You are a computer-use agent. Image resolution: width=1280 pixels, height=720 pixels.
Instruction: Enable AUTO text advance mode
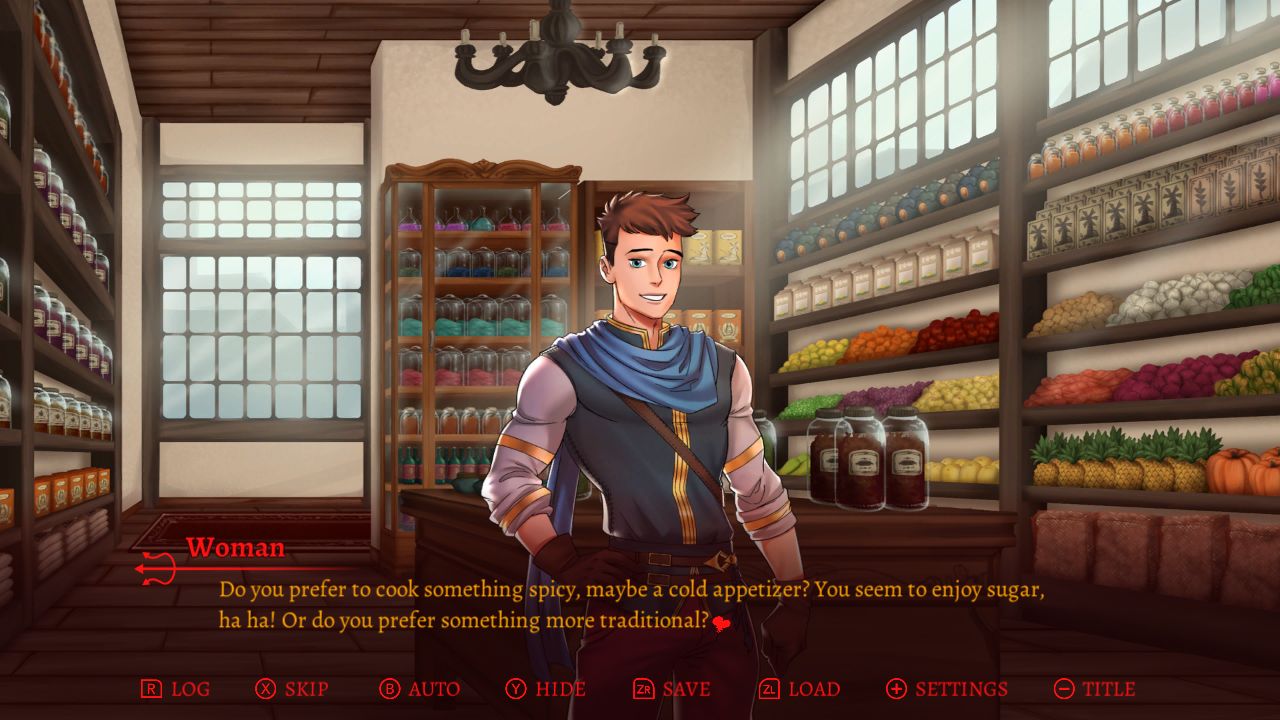(432, 689)
